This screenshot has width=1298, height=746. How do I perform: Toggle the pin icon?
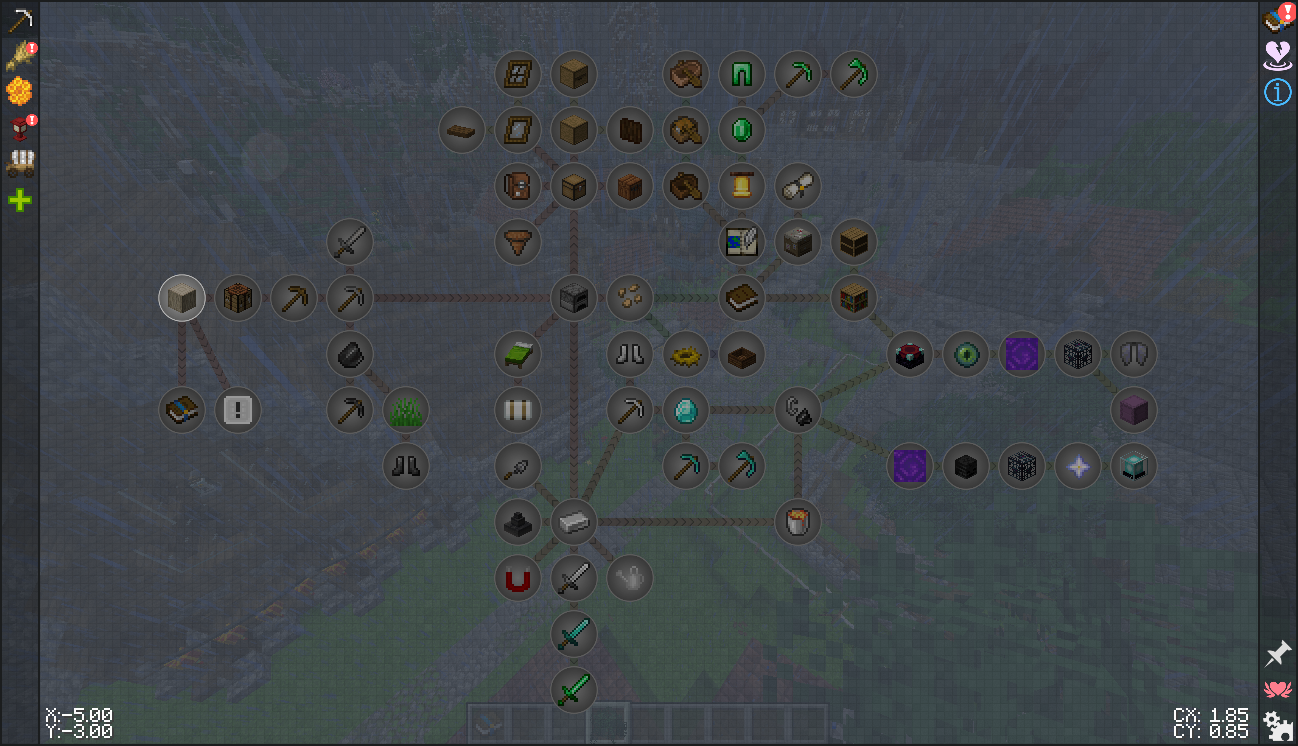pos(1277,654)
